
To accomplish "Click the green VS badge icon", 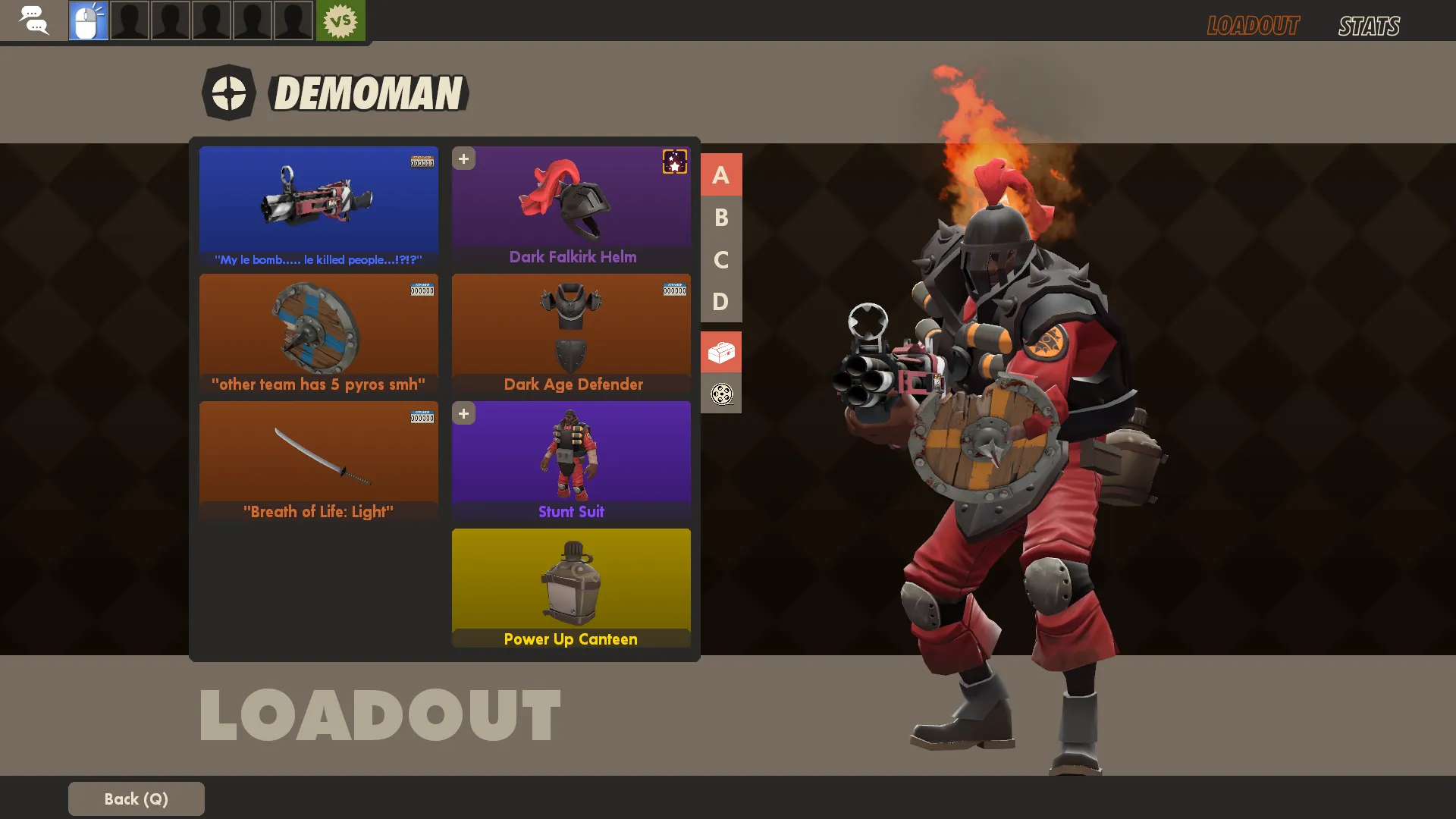I will 340,20.
